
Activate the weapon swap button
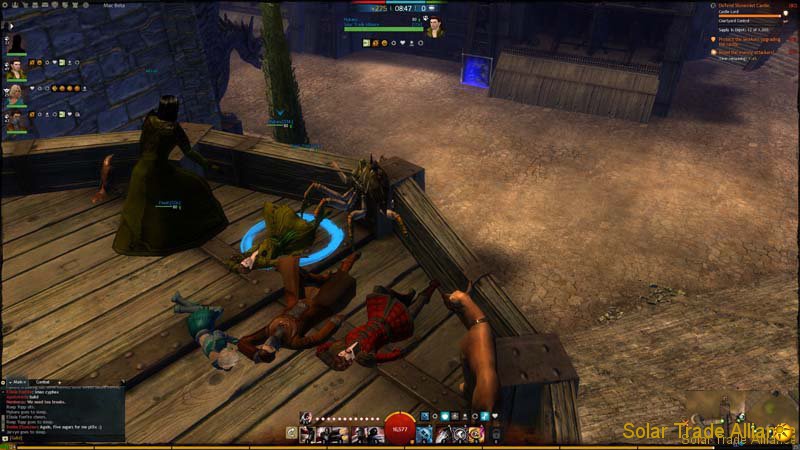coord(292,433)
